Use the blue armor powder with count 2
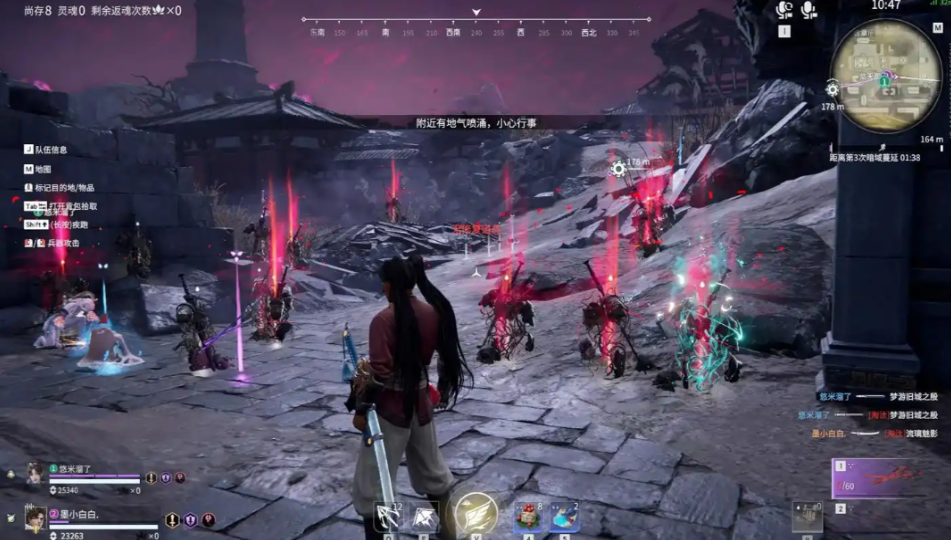The height and width of the screenshot is (540, 951). 564,516
